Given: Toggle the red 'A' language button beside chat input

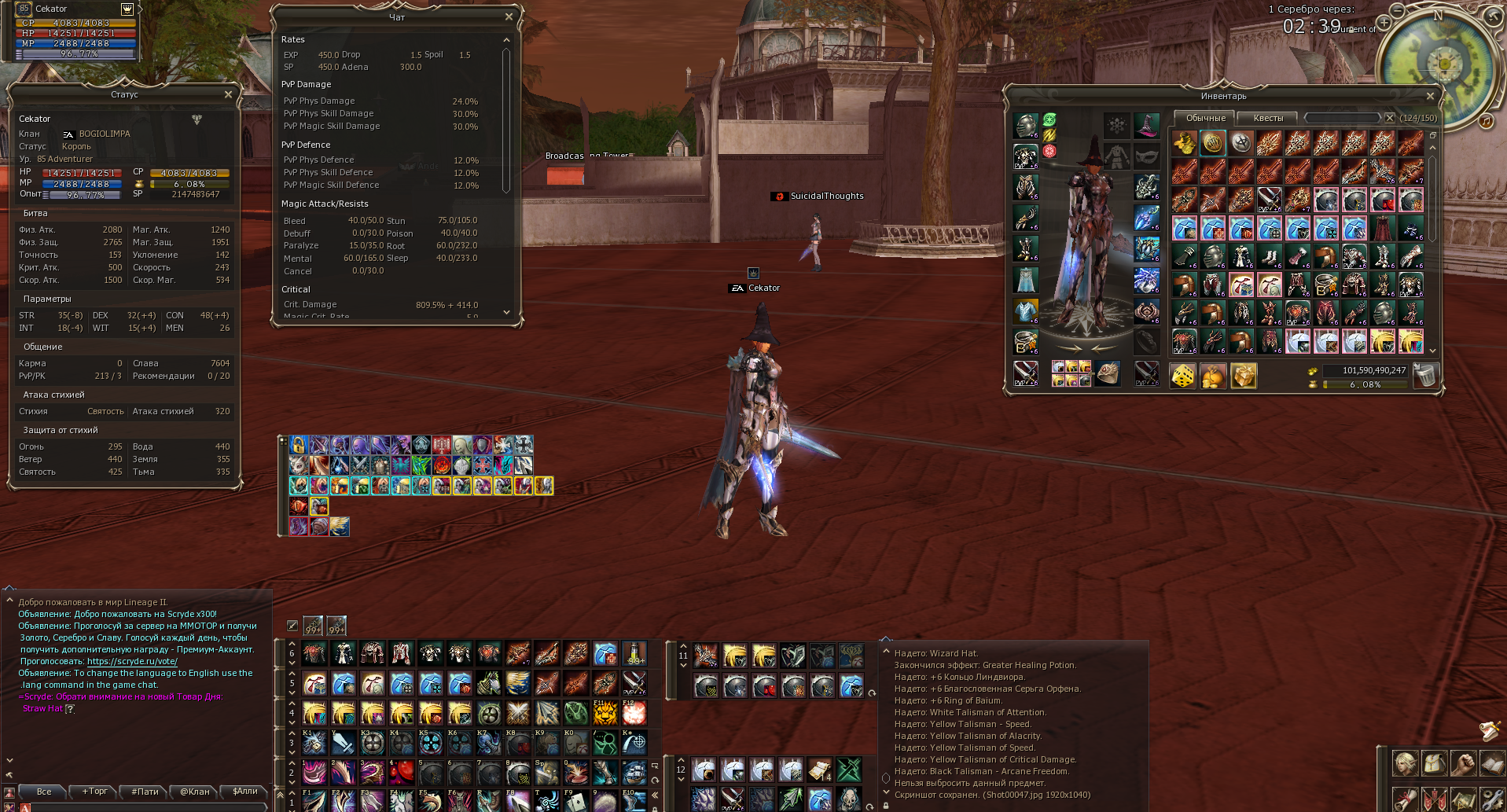Looking at the screenshot, I should pos(24,810).
